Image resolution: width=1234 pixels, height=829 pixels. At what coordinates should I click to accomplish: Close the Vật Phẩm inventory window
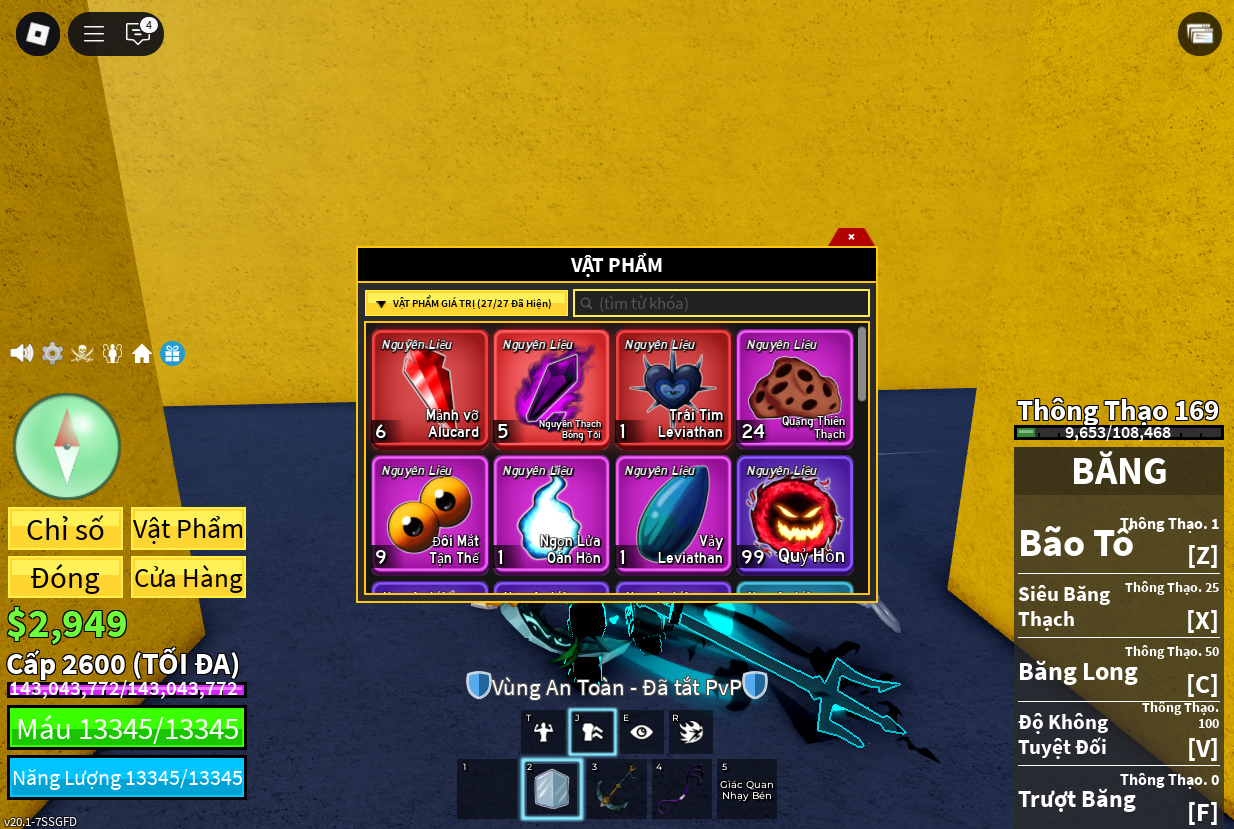(851, 237)
